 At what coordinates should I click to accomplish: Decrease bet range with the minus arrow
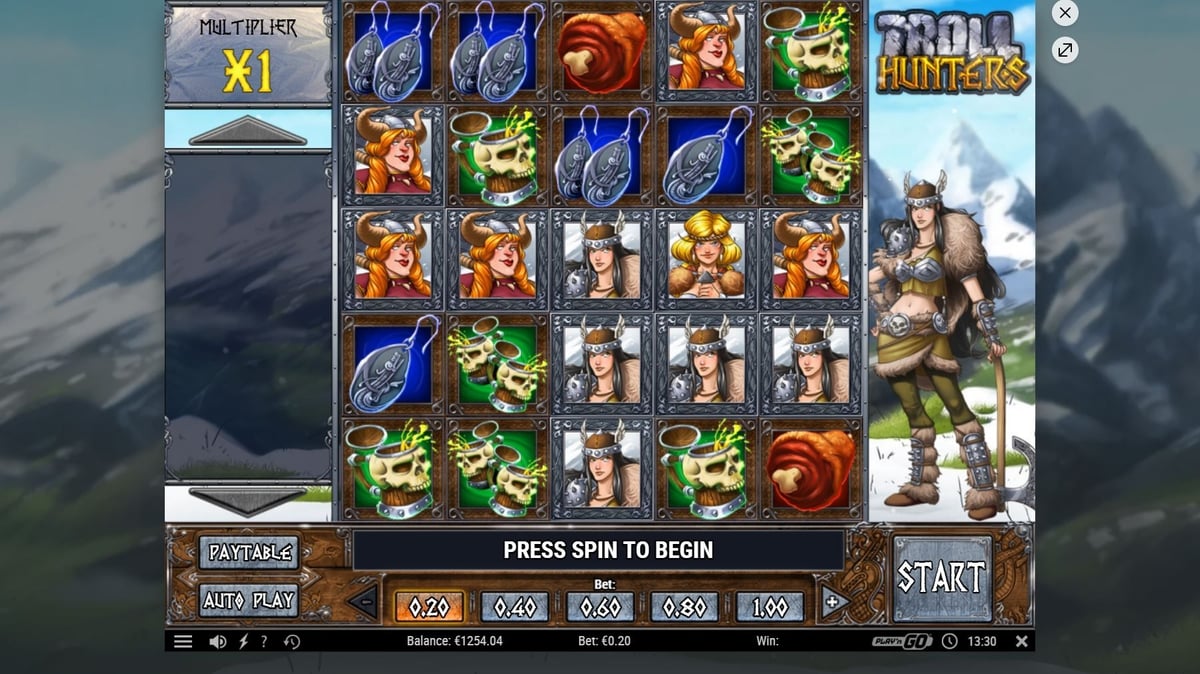coord(363,602)
